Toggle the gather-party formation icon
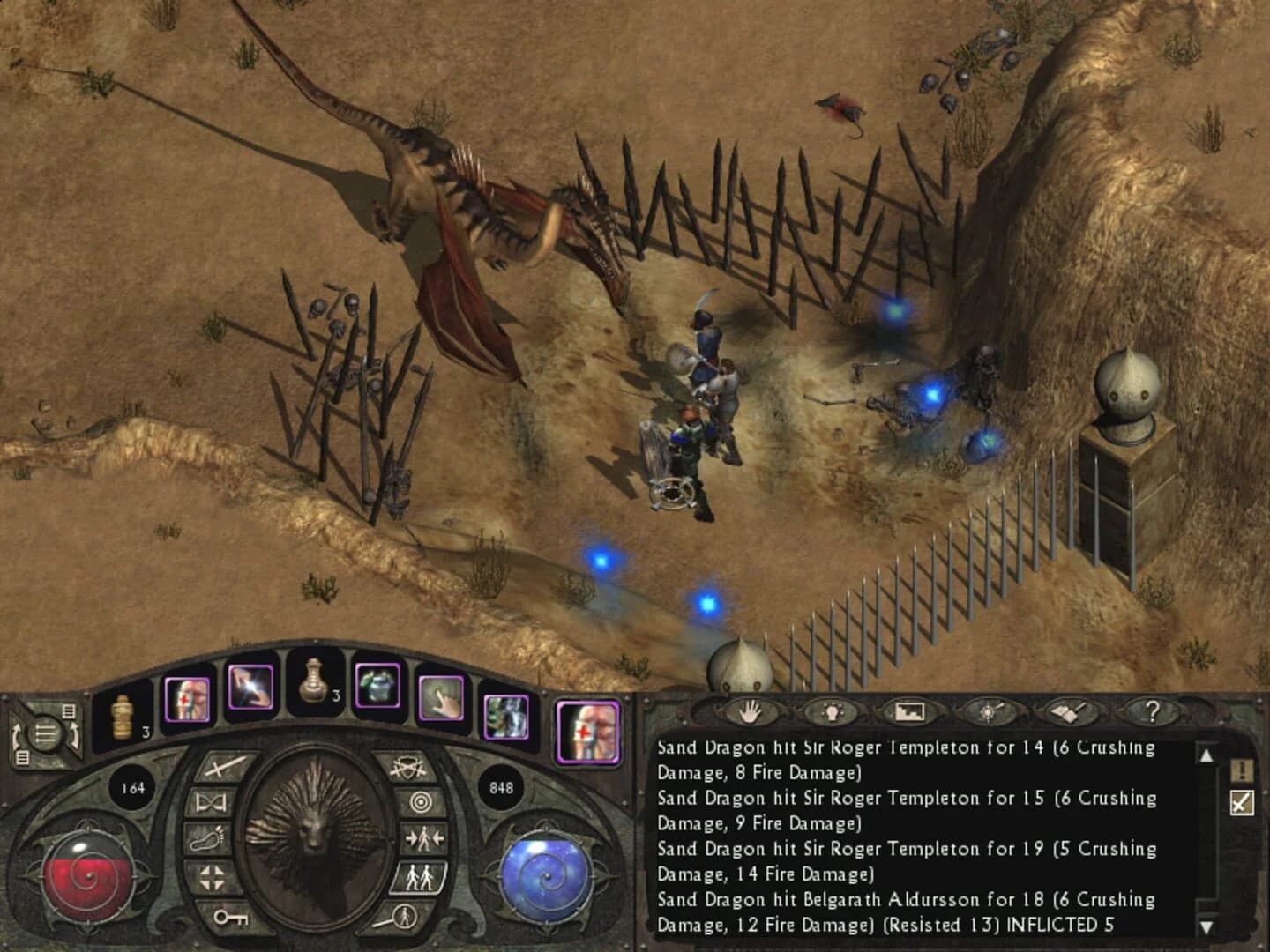Image resolution: width=1270 pixels, height=952 pixels. (x=423, y=838)
